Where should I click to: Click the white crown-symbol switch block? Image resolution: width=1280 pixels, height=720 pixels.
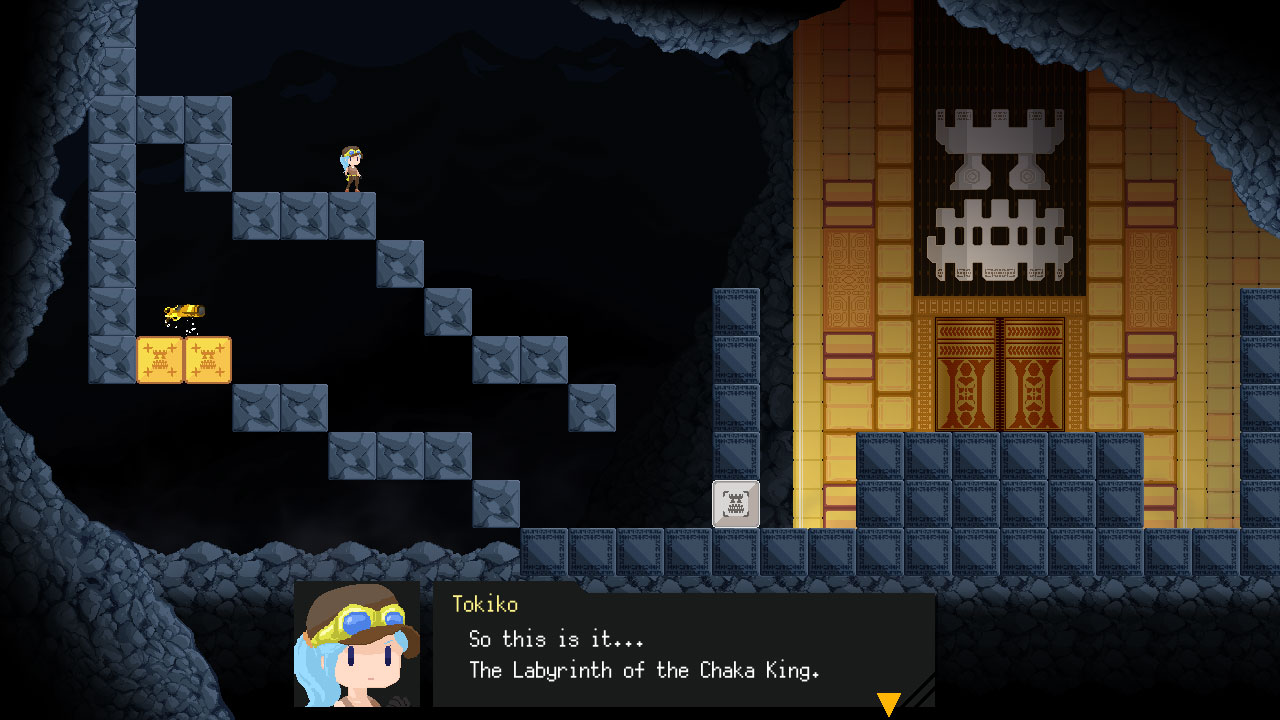click(x=736, y=505)
